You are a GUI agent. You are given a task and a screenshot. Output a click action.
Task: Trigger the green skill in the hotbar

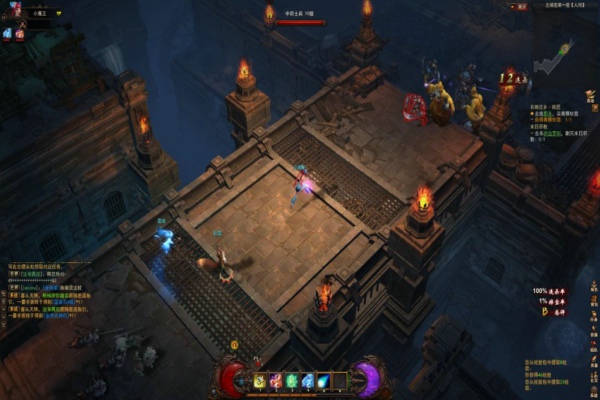click(292, 380)
